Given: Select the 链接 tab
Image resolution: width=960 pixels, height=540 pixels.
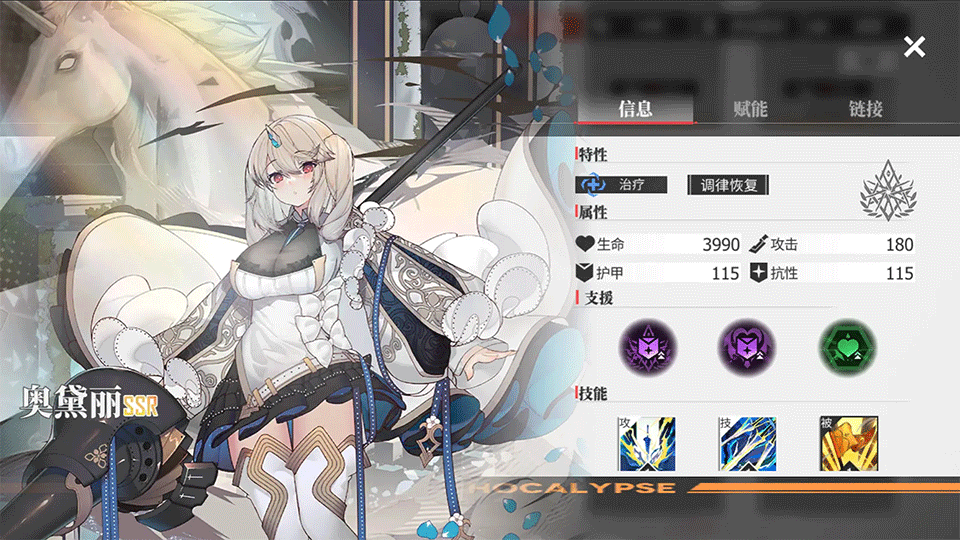Looking at the screenshot, I should 865,109.
